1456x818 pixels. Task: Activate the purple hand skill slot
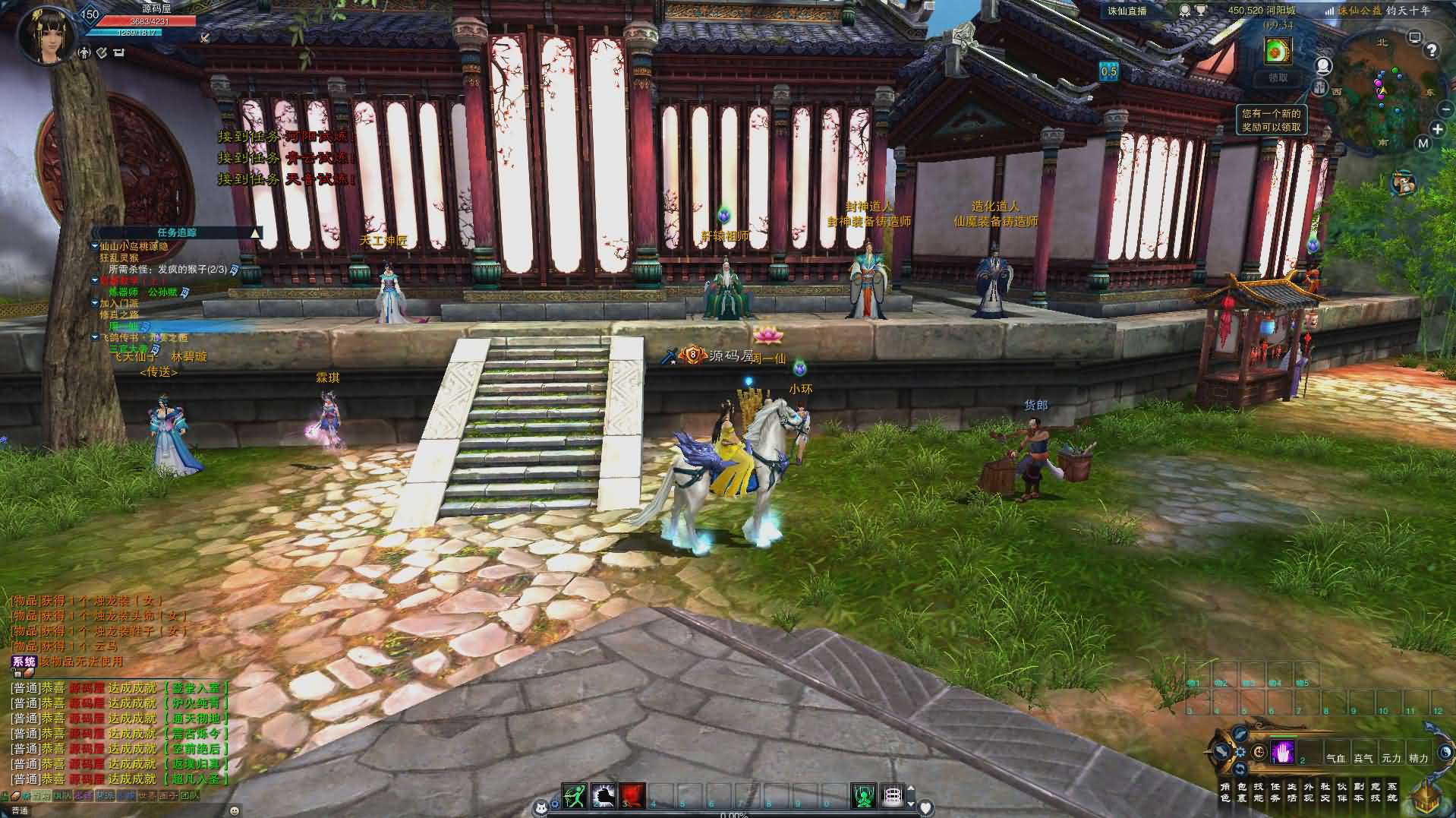[1283, 752]
